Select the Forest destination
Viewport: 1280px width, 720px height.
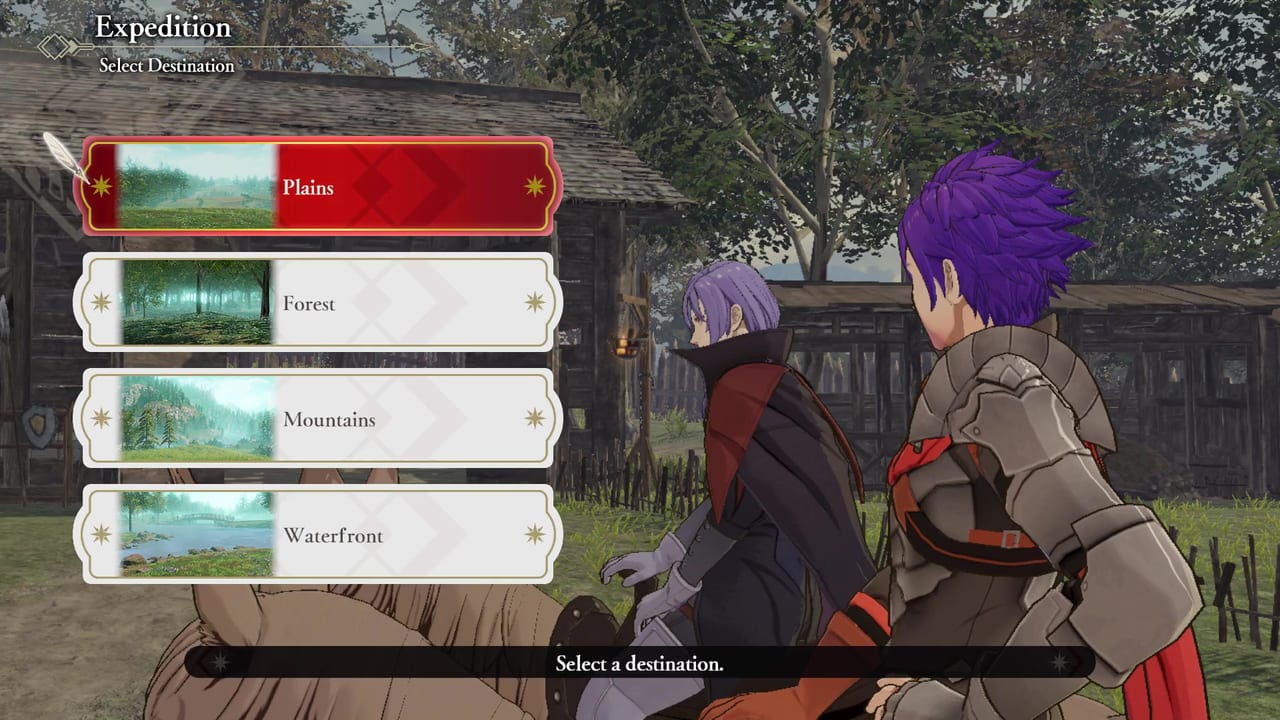[318, 304]
